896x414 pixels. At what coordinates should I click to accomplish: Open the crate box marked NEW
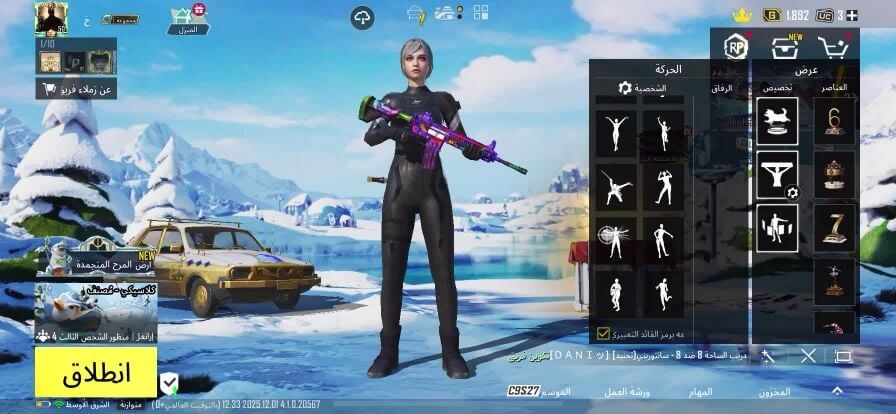pos(785,46)
